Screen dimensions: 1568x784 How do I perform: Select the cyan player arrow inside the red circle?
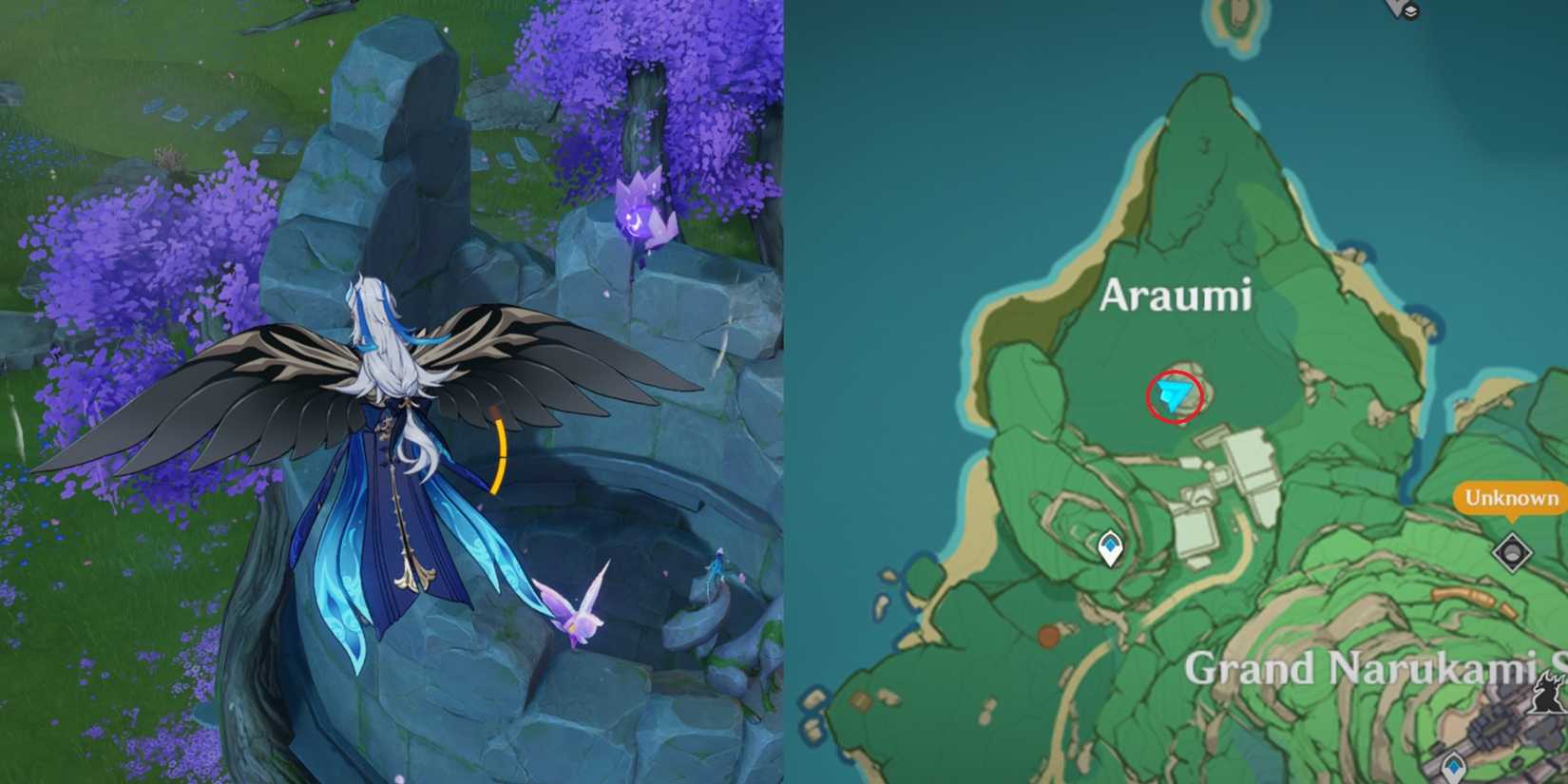[1174, 392]
